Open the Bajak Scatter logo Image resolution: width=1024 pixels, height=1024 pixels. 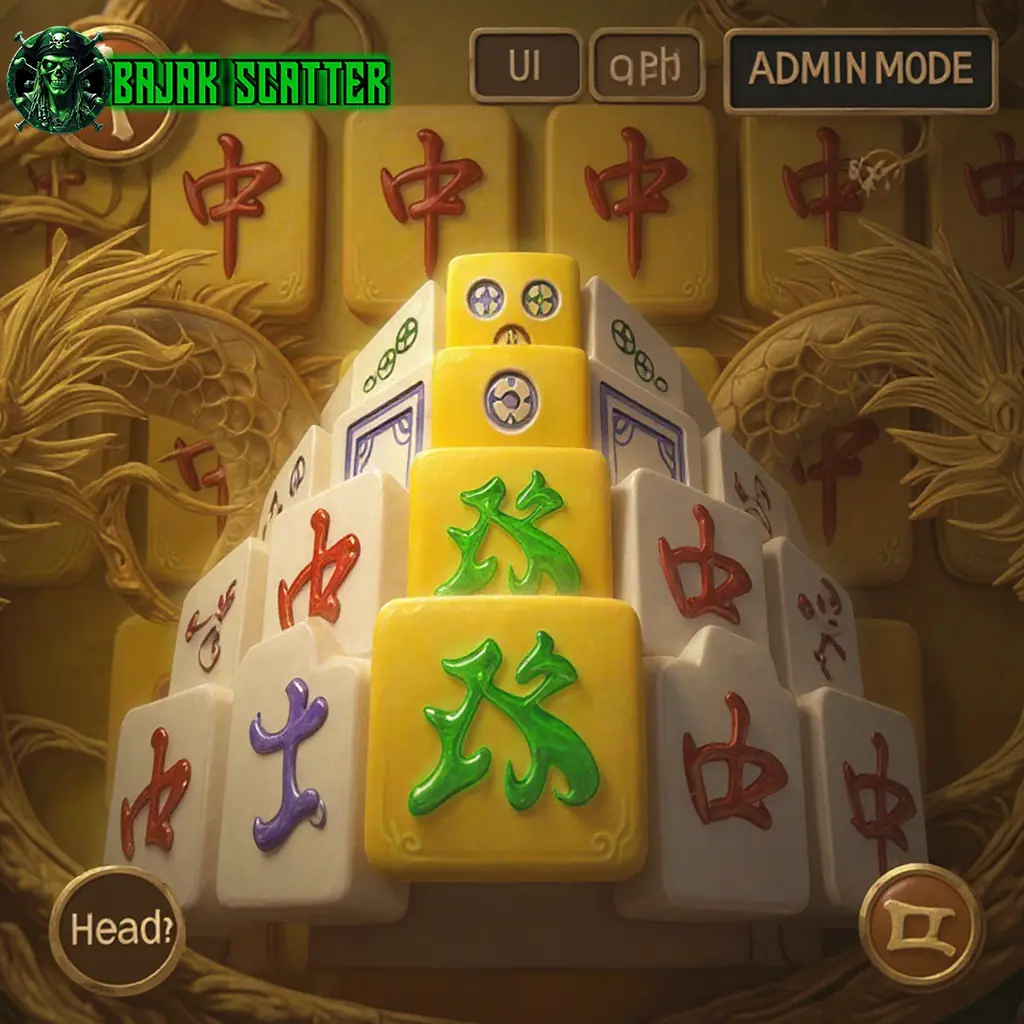click(200, 82)
